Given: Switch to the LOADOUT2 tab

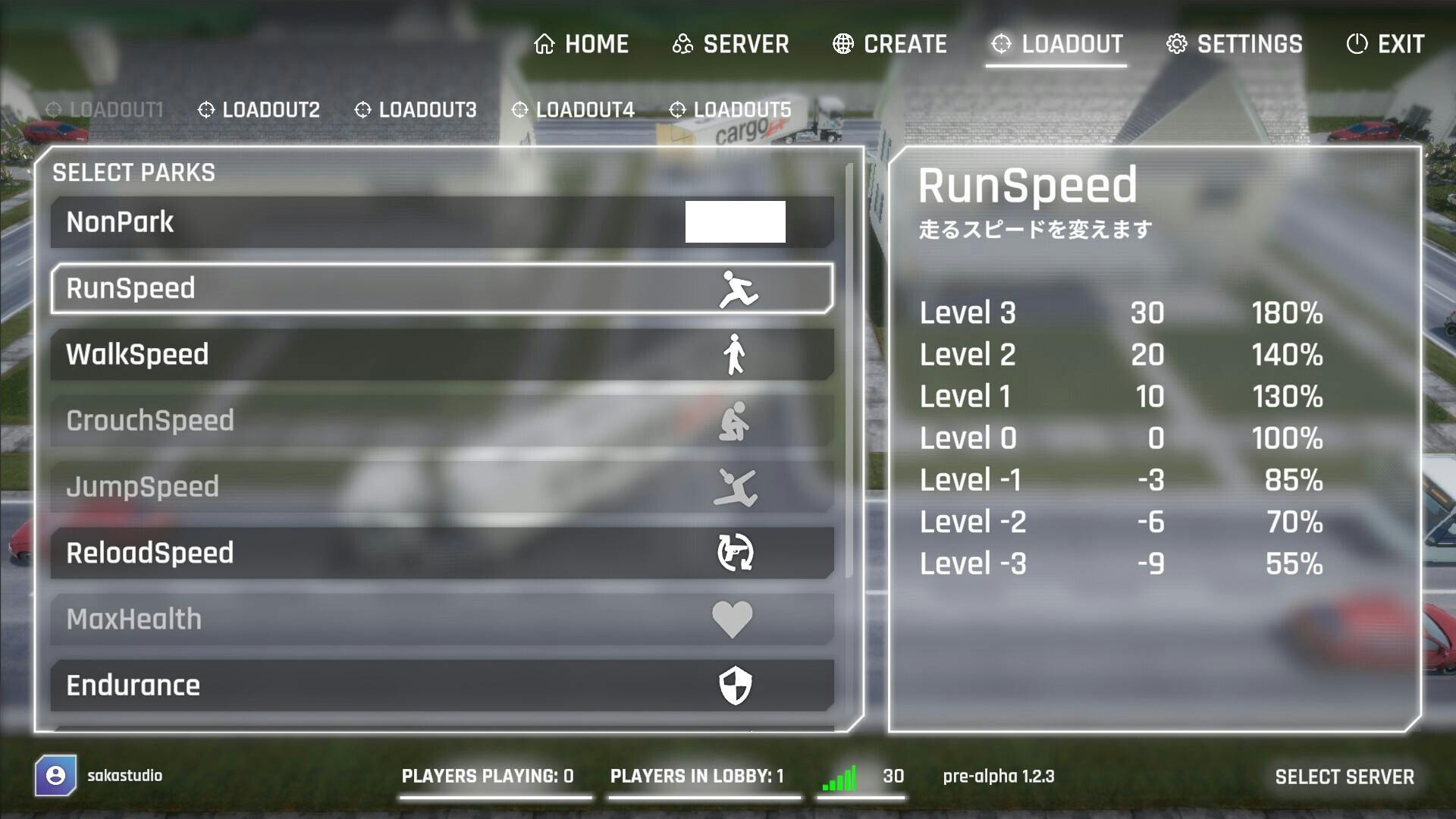Looking at the screenshot, I should [x=259, y=110].
